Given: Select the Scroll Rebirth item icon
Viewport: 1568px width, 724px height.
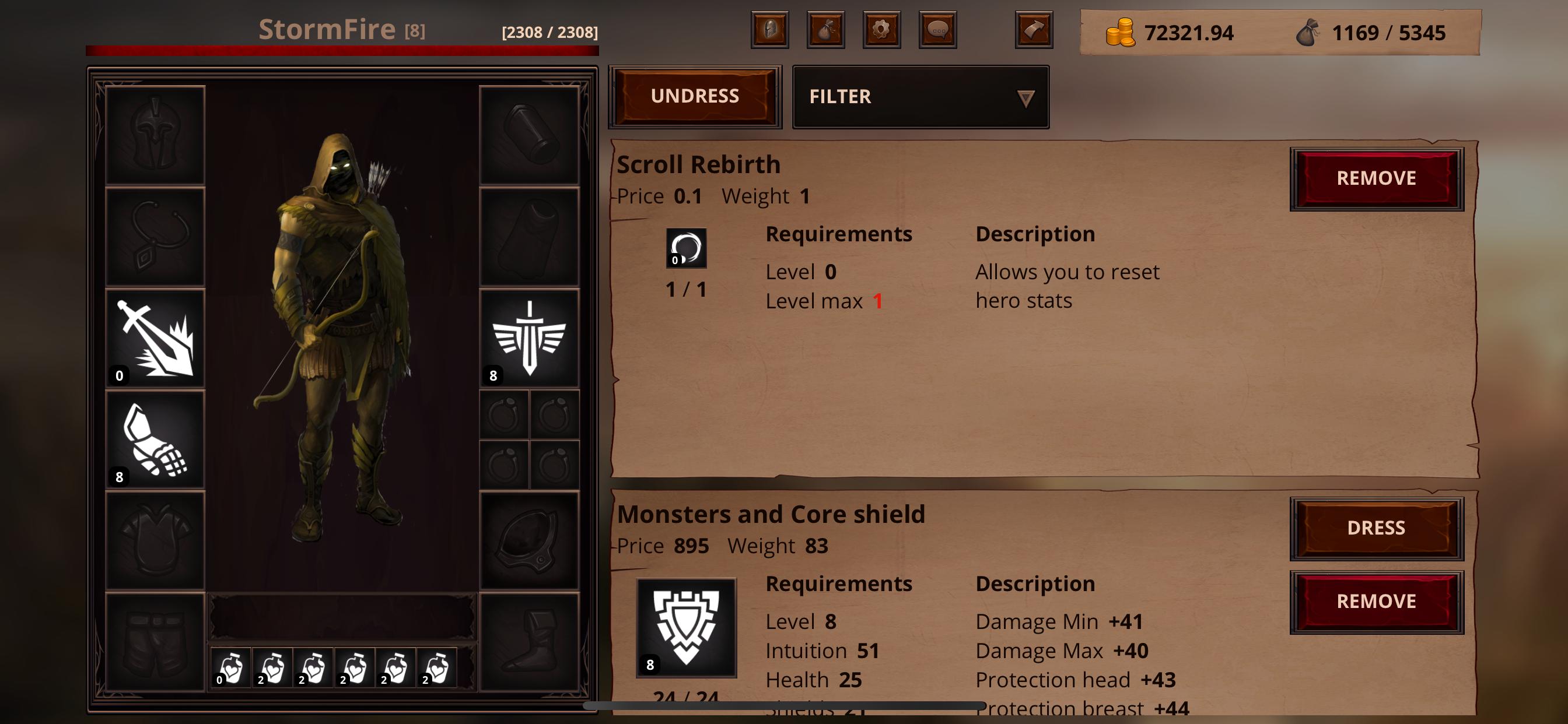Looking at the screenshot, I should pos(686,248).
